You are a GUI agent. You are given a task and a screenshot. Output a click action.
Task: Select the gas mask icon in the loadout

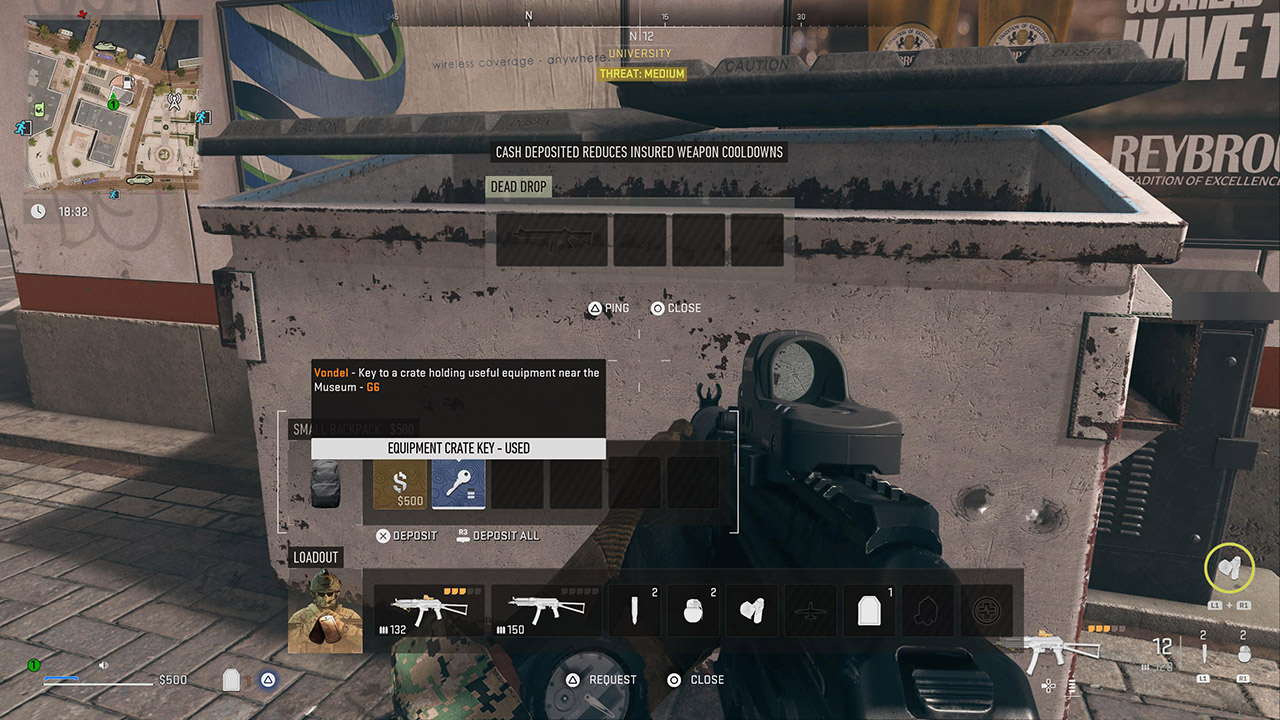(x=752, y=610)
